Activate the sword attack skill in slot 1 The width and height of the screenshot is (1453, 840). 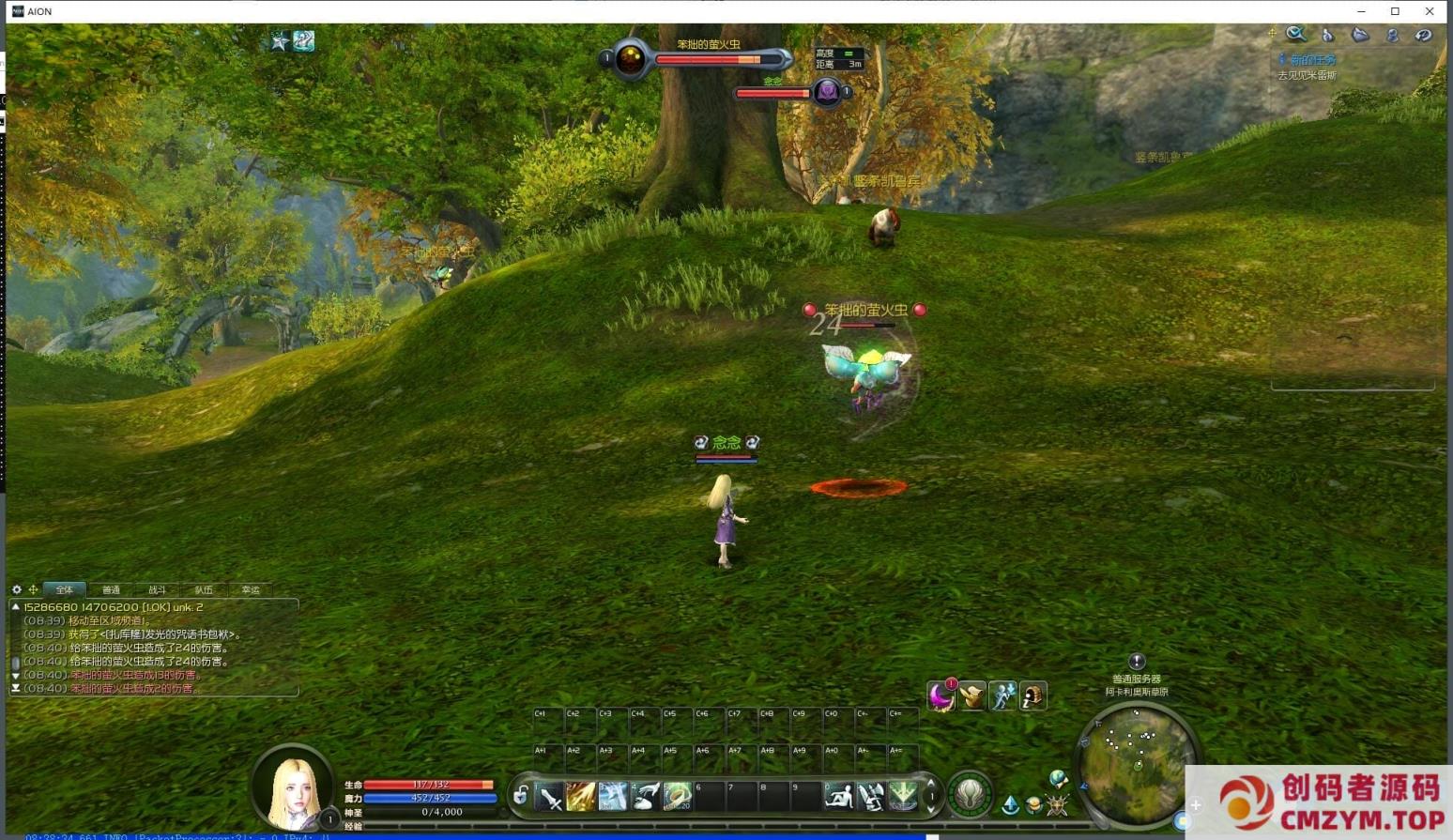tap(550, 797)
